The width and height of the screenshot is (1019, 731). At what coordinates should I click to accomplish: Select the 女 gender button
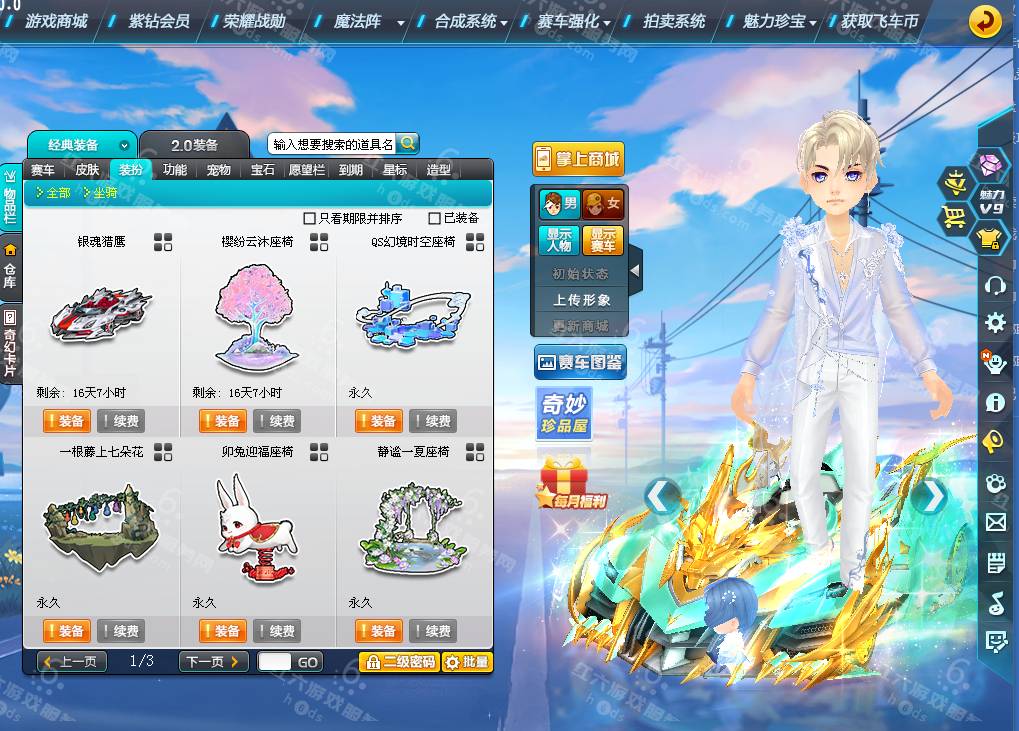[x=603, y=204]
